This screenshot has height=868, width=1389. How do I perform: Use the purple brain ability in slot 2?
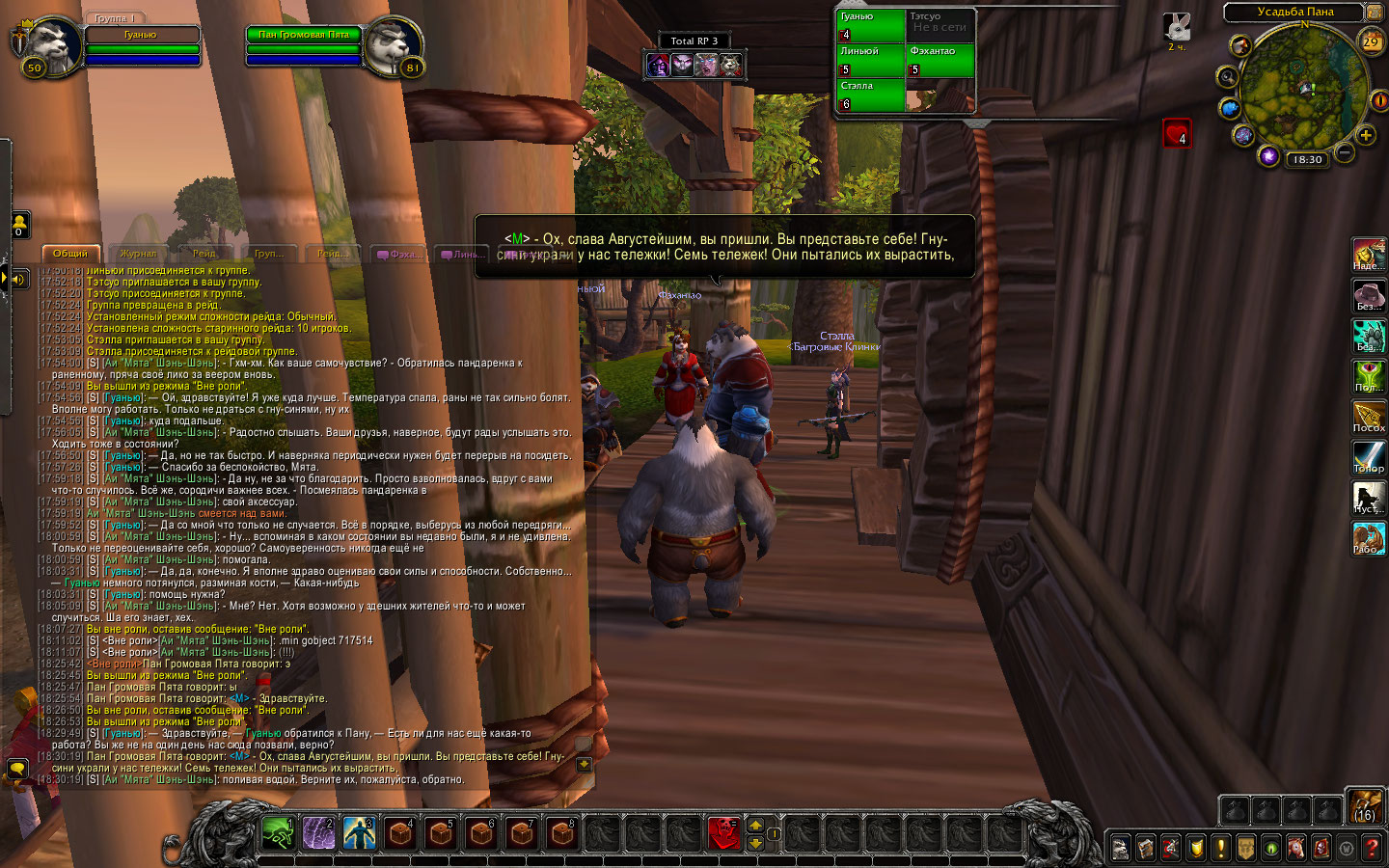point(318,832)
